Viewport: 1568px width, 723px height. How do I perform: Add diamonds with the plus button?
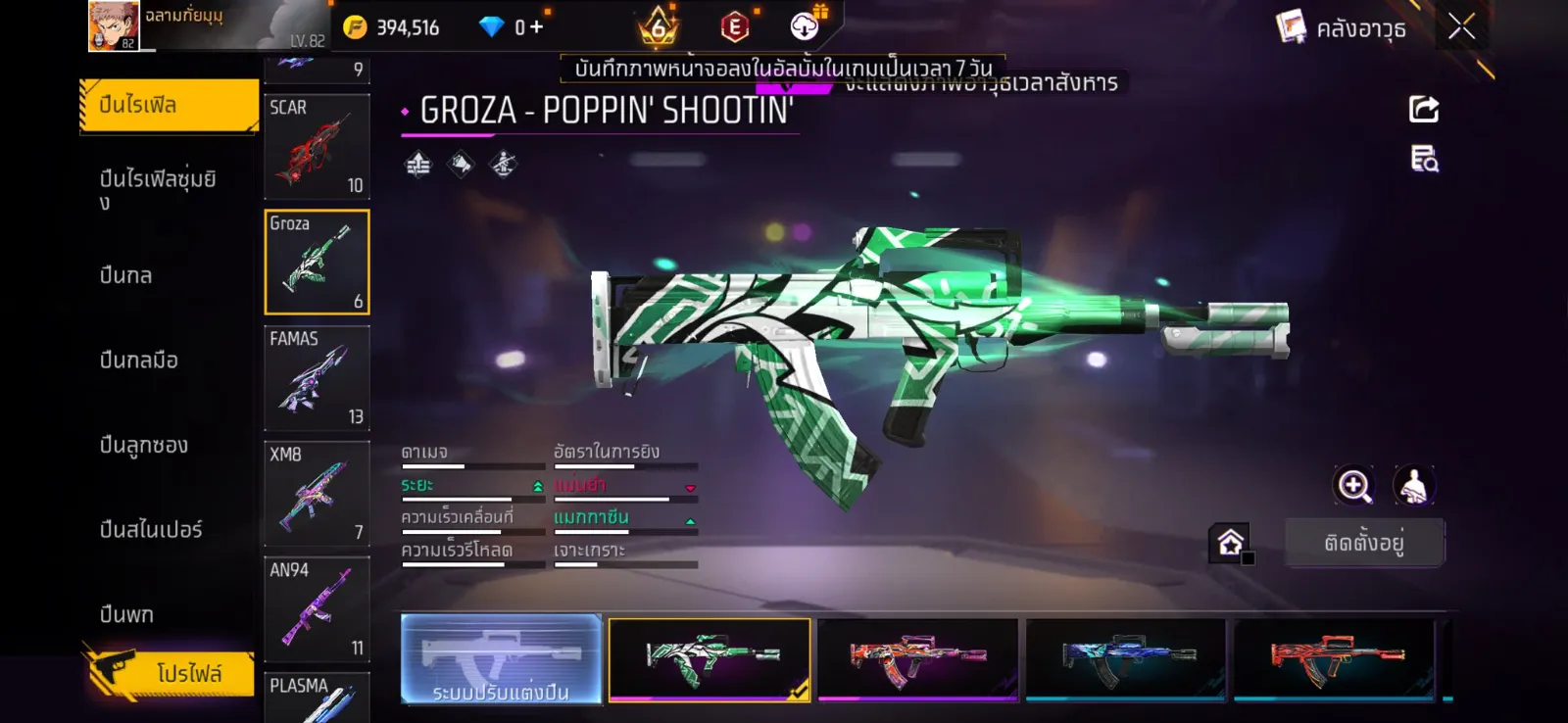pos(536,27)
